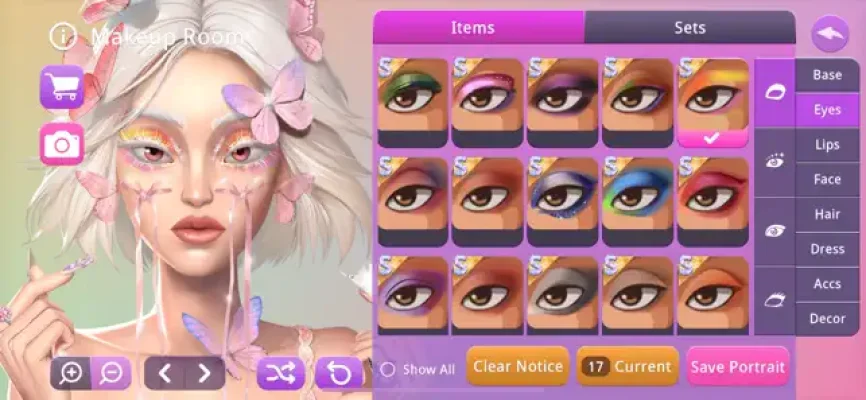This screenshot has width=866, height=400.
Task: Toggle the Show All option
Action: (x=388, y=369)
